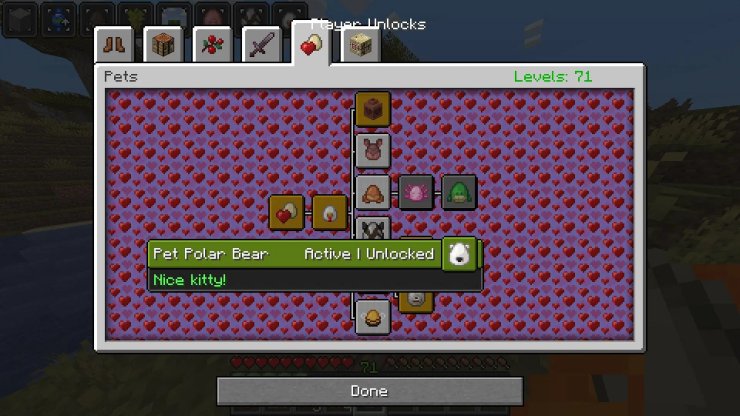The height and width of the screenshot is (416, 740).
Task: Choose the green frog pet node
Action: click(459, 192)
